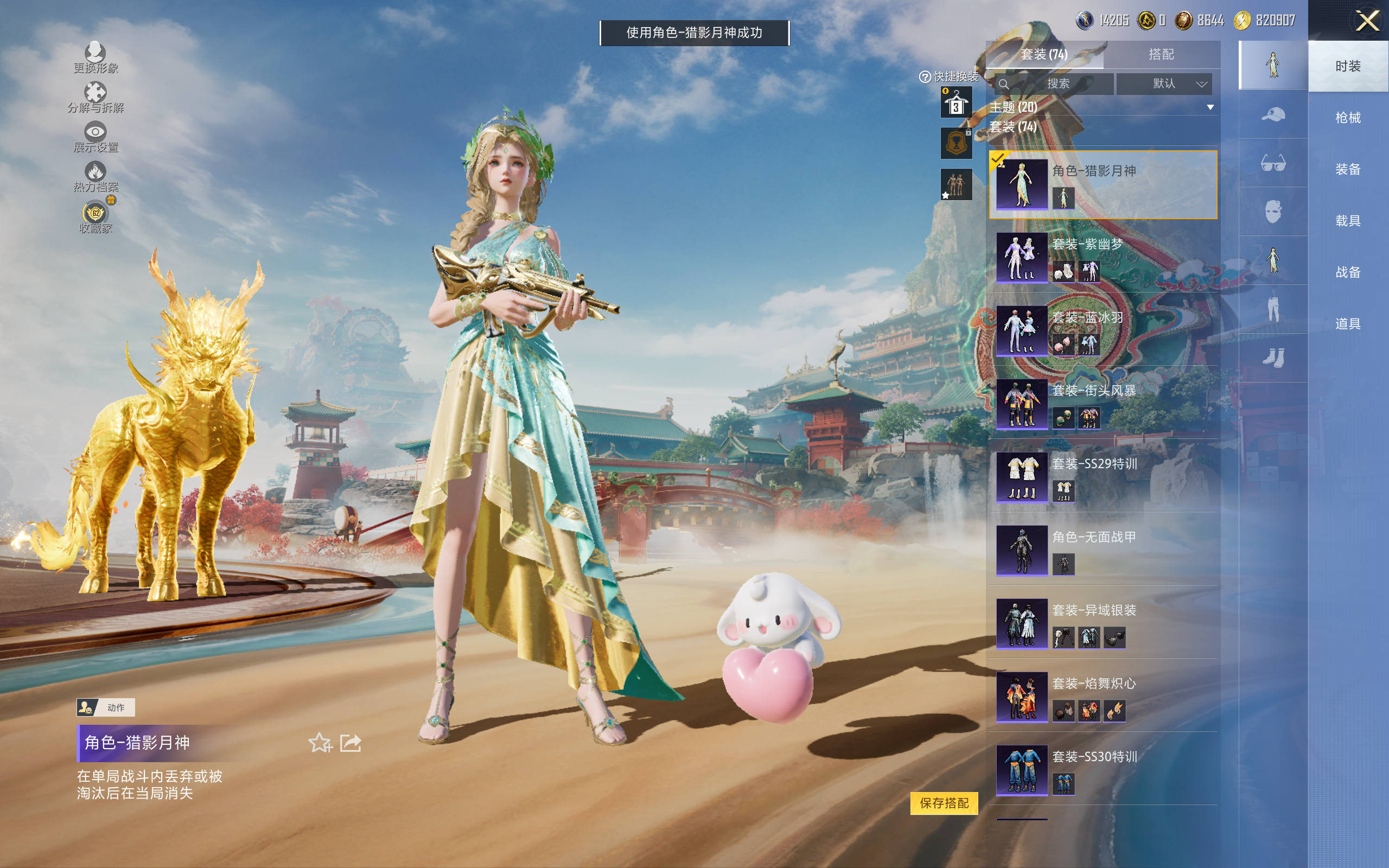Screen dimensions: 1389x868
Task: Open 更换形象 to change appearance
Action: pos(95,58)
